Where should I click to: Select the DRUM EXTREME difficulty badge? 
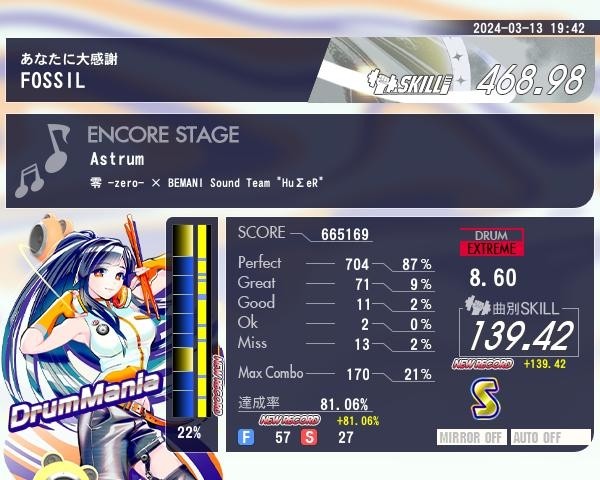(x=491, y=241)
